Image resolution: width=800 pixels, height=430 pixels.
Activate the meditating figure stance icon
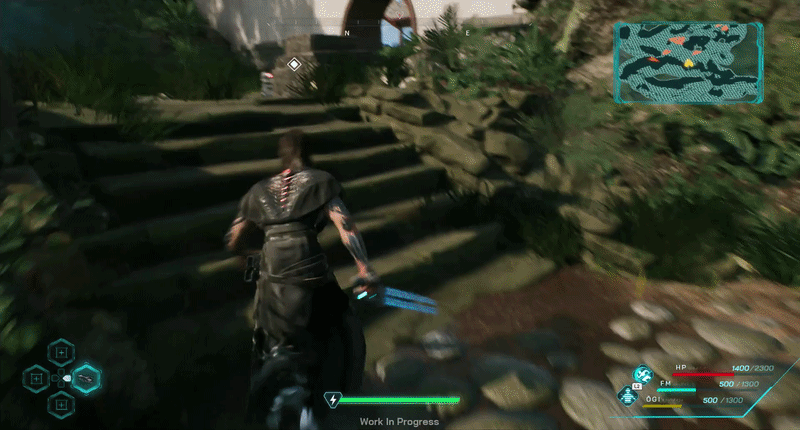click(x=628, y=395)
